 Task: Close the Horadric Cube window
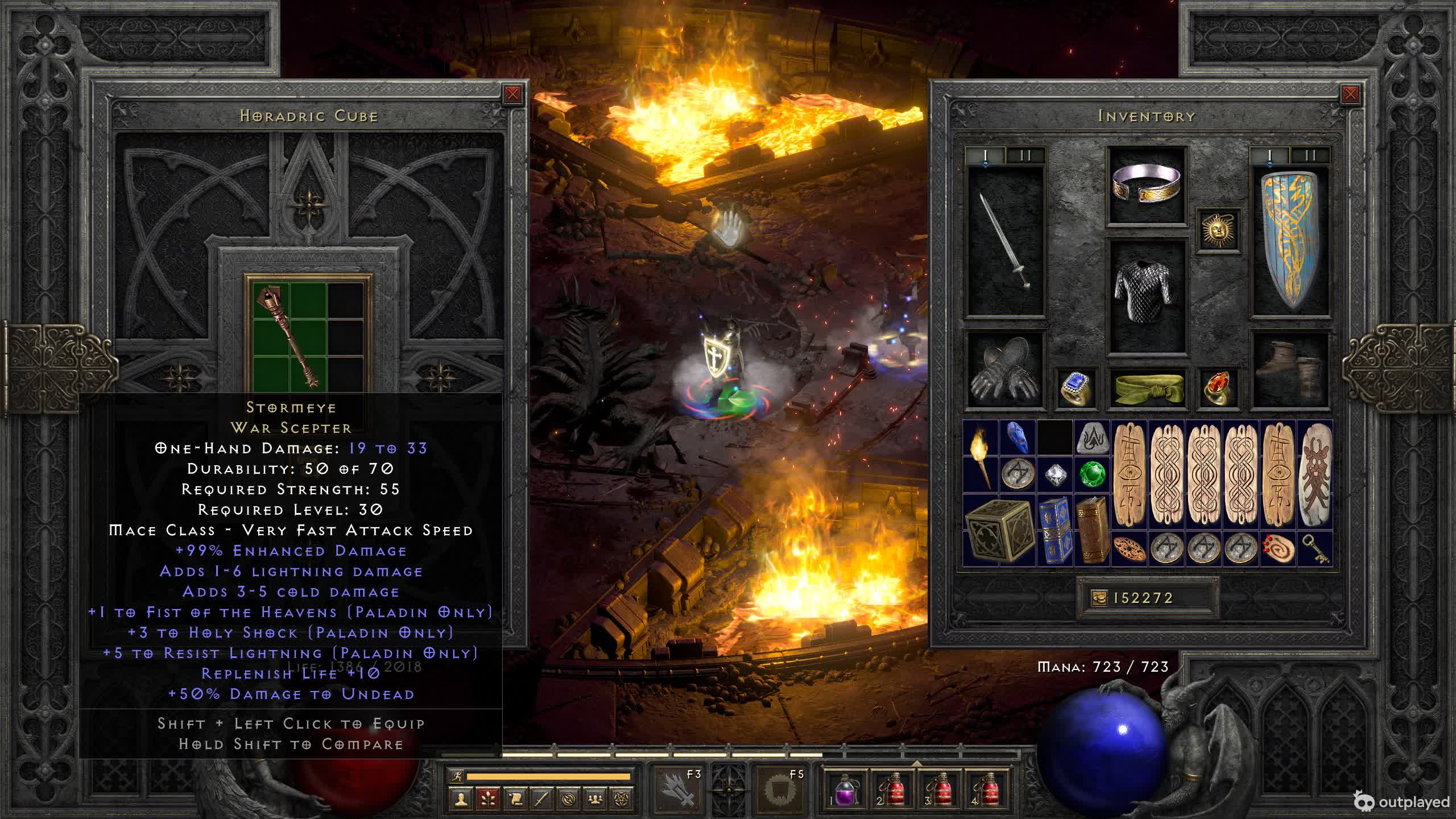point(512,94)
